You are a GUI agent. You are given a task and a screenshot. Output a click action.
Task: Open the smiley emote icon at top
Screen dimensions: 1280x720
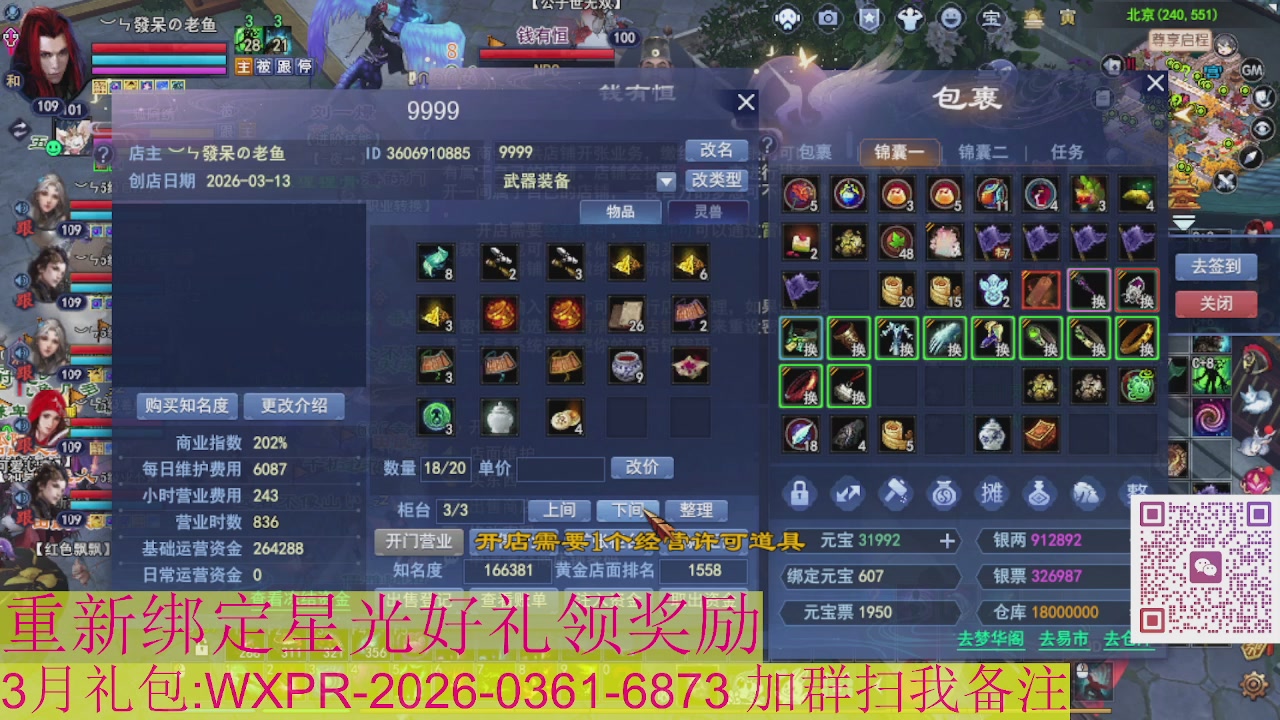point(948,18)
